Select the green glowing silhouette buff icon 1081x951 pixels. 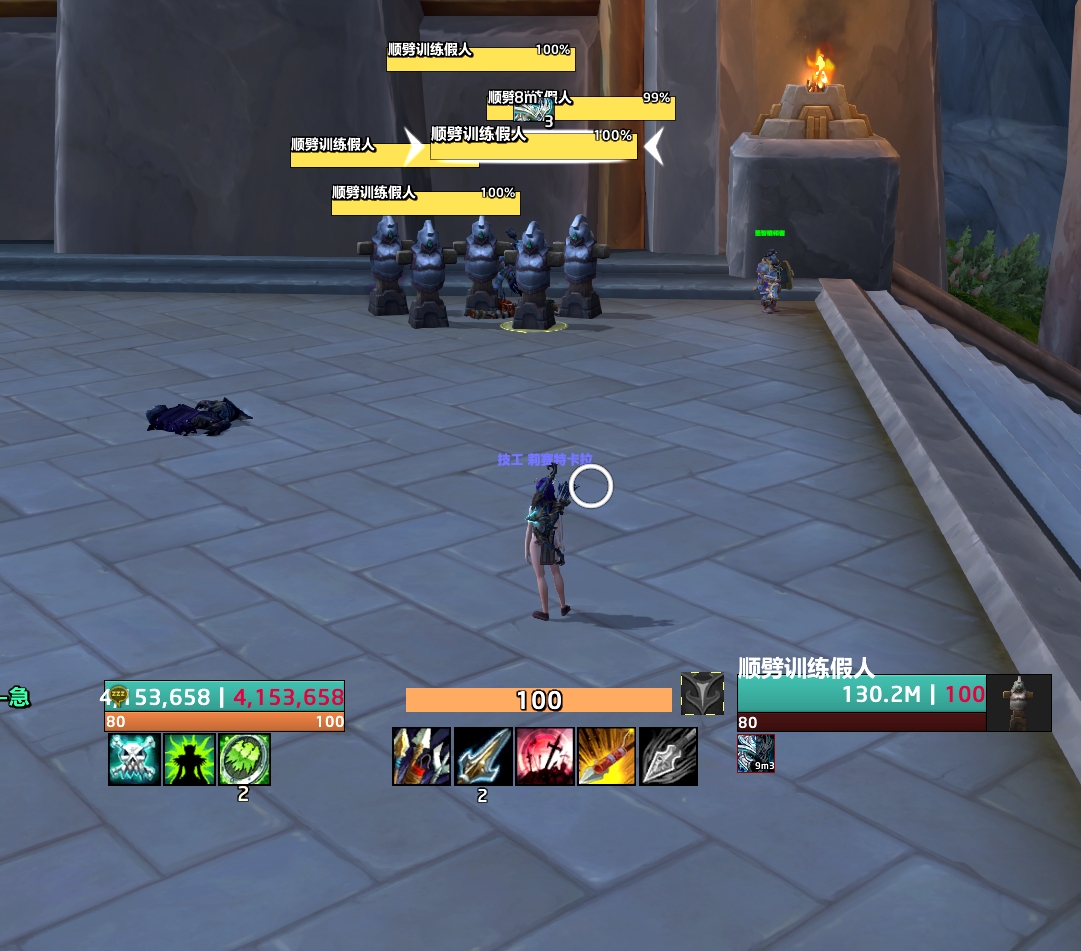coord(189,760)
